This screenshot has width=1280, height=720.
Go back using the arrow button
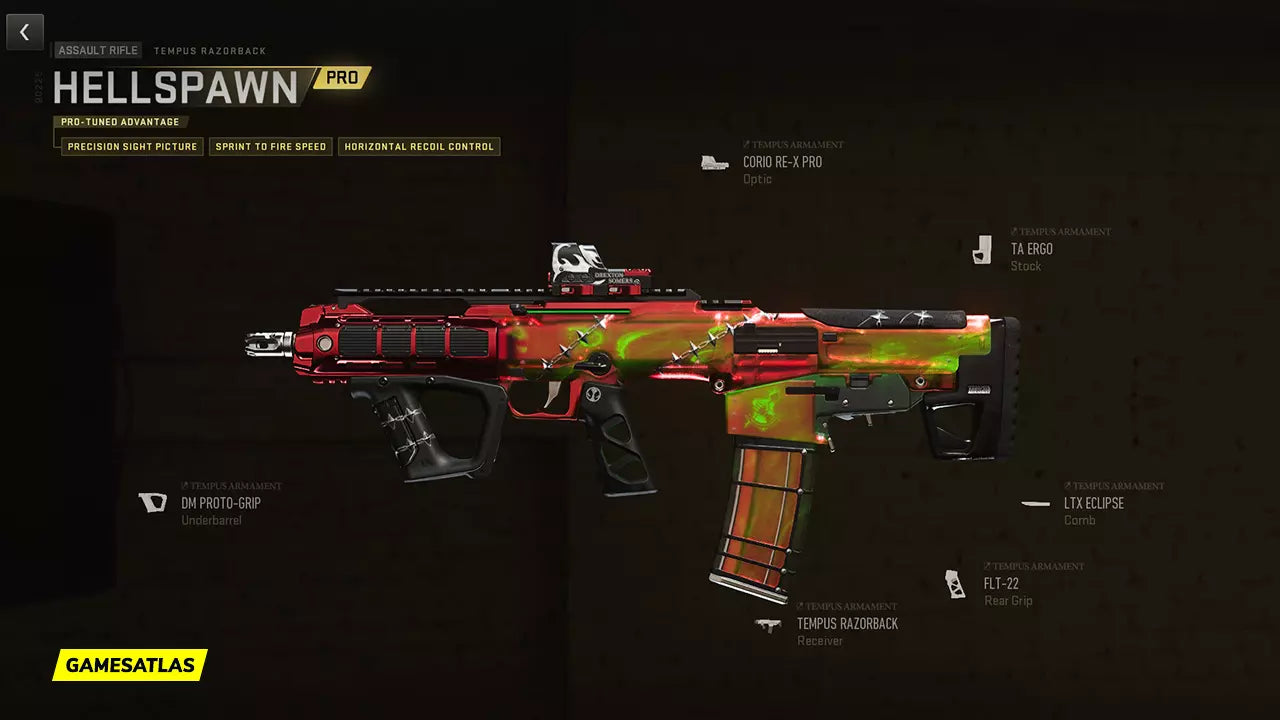coord(25,32)
